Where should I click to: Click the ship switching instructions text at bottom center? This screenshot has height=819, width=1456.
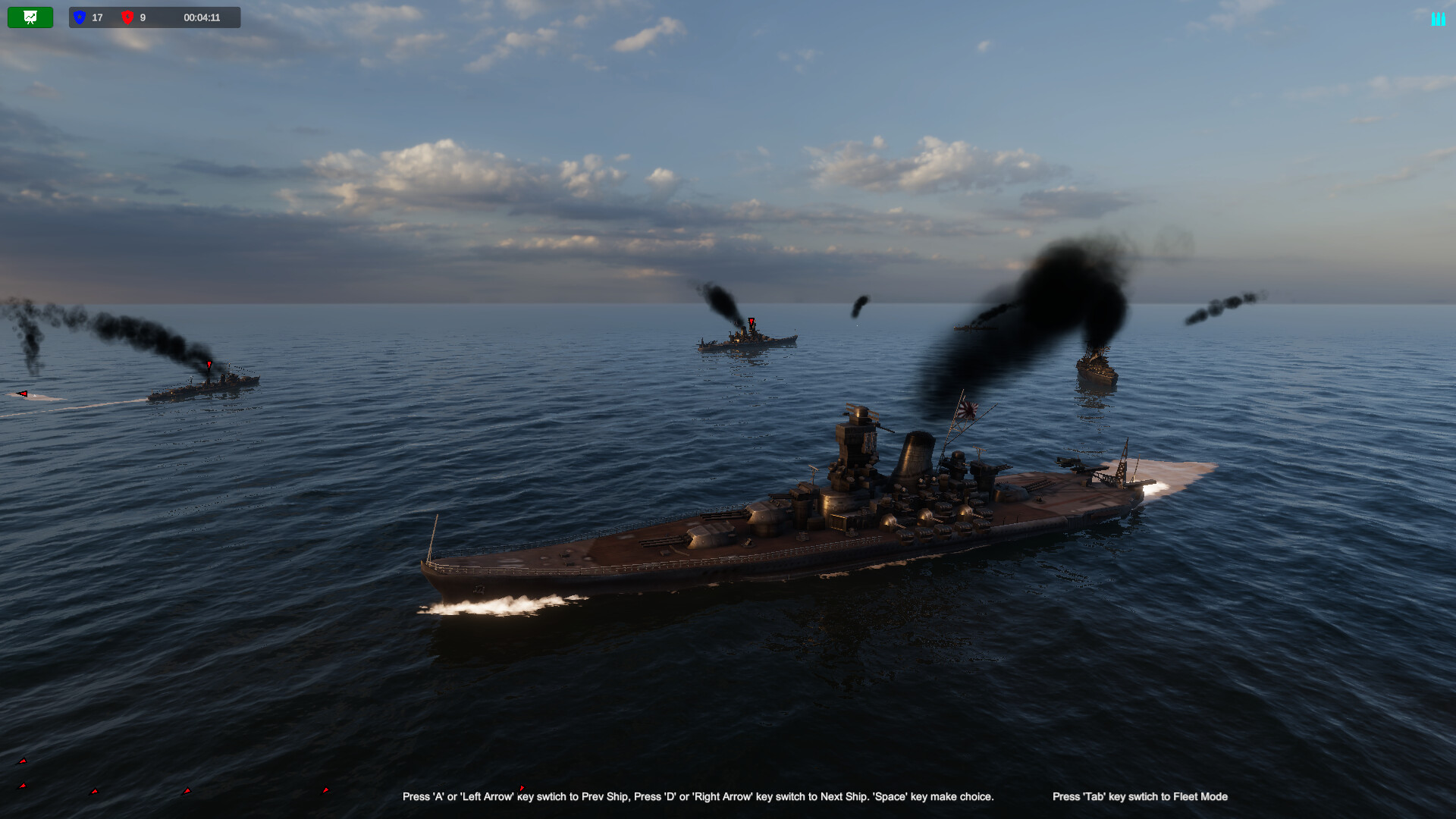click(x=698, y=797)
